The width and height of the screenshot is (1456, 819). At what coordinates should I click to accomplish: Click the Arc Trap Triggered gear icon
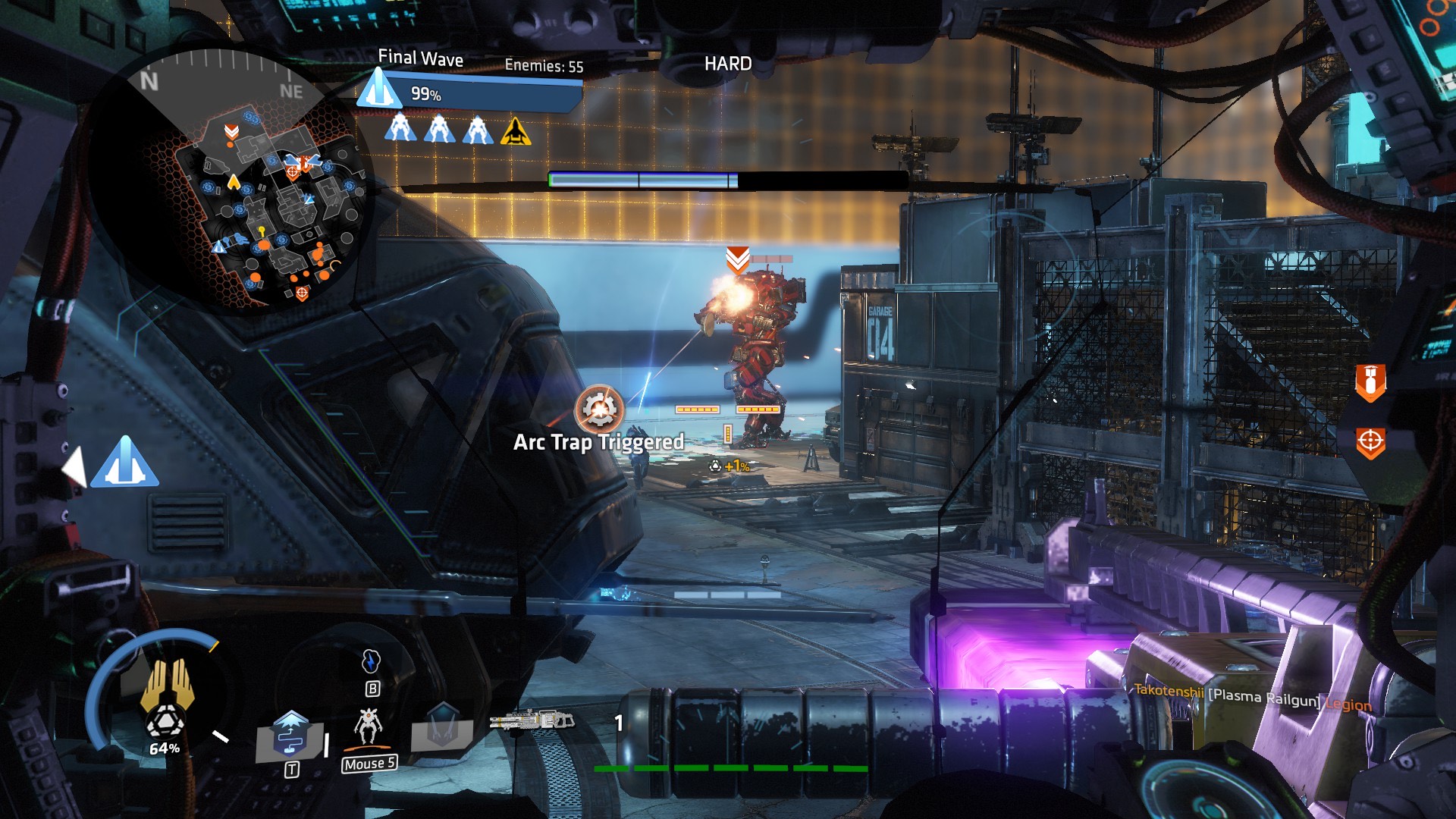pos(600,409)
